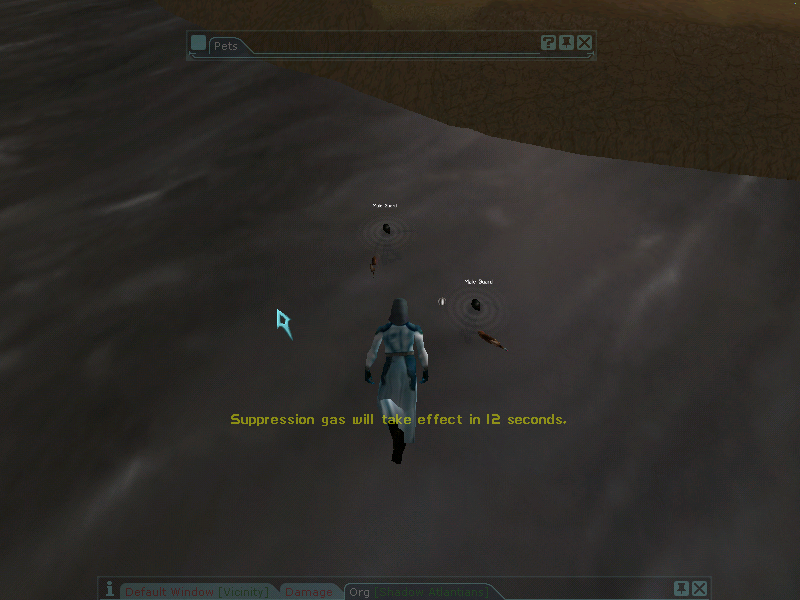This screenshot has width=800, height=600.
Task: Open the Damage chat tab
Action: pyautogui.click(x=308, y=592)
